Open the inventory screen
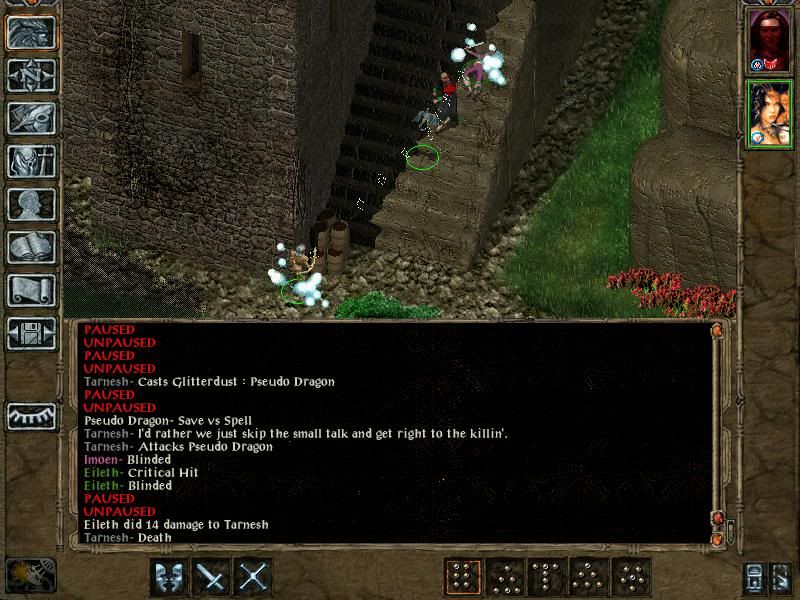800x600 pixels. (x=31, y=161)
